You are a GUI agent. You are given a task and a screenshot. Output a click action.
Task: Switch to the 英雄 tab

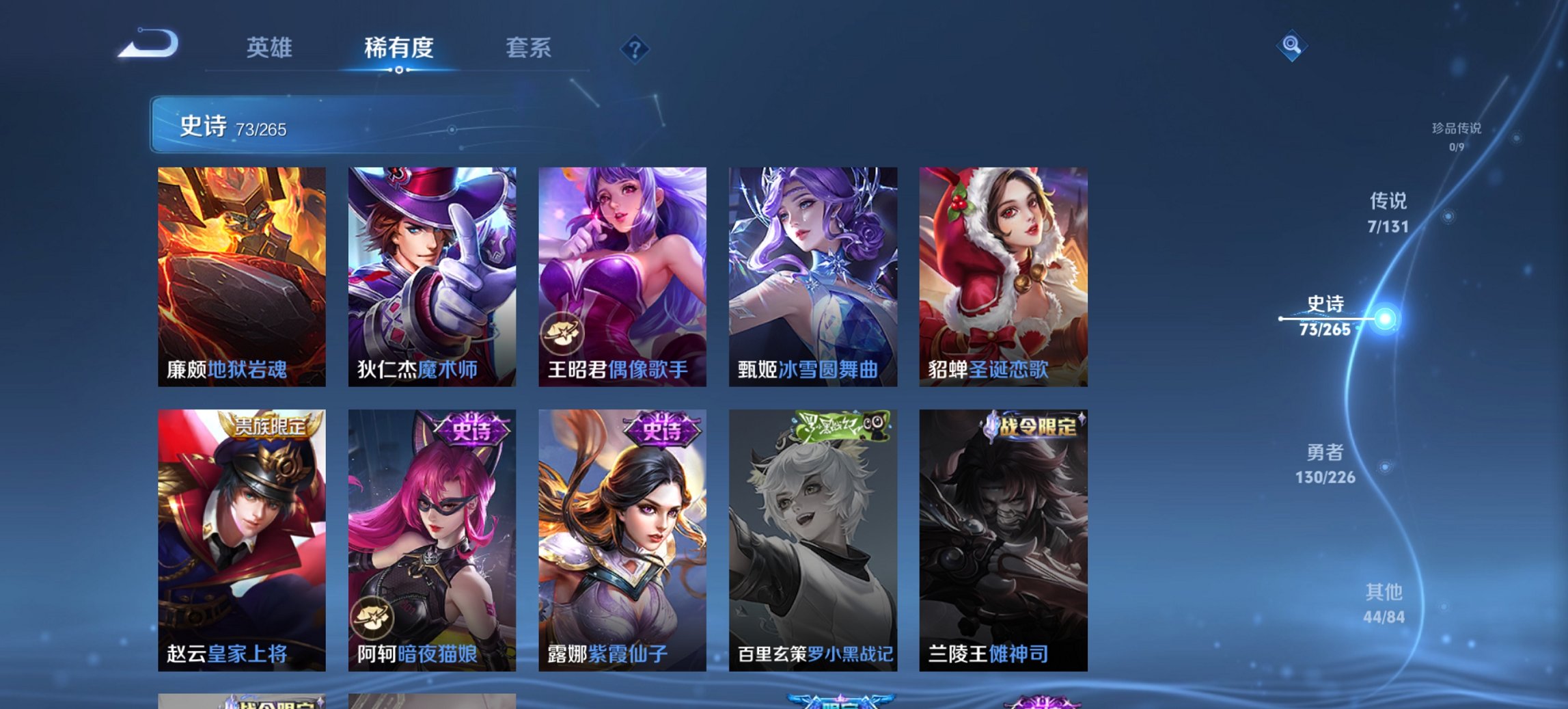(271, 49)
